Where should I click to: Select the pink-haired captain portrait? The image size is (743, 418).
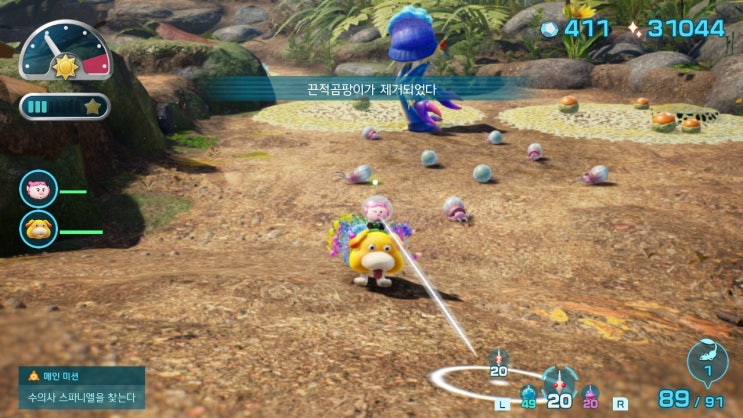click(38, 189)
